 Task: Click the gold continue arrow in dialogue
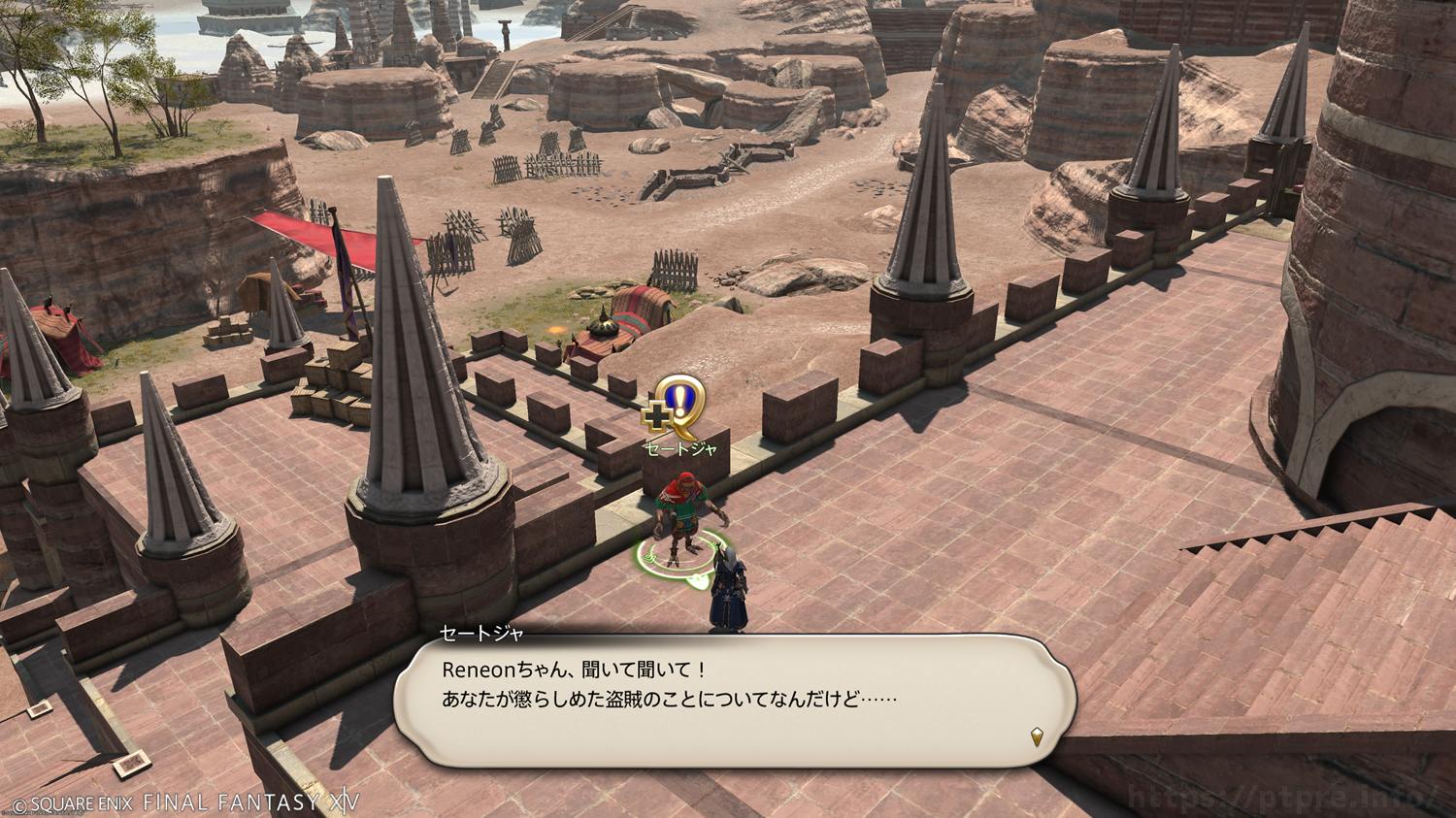1037,737
